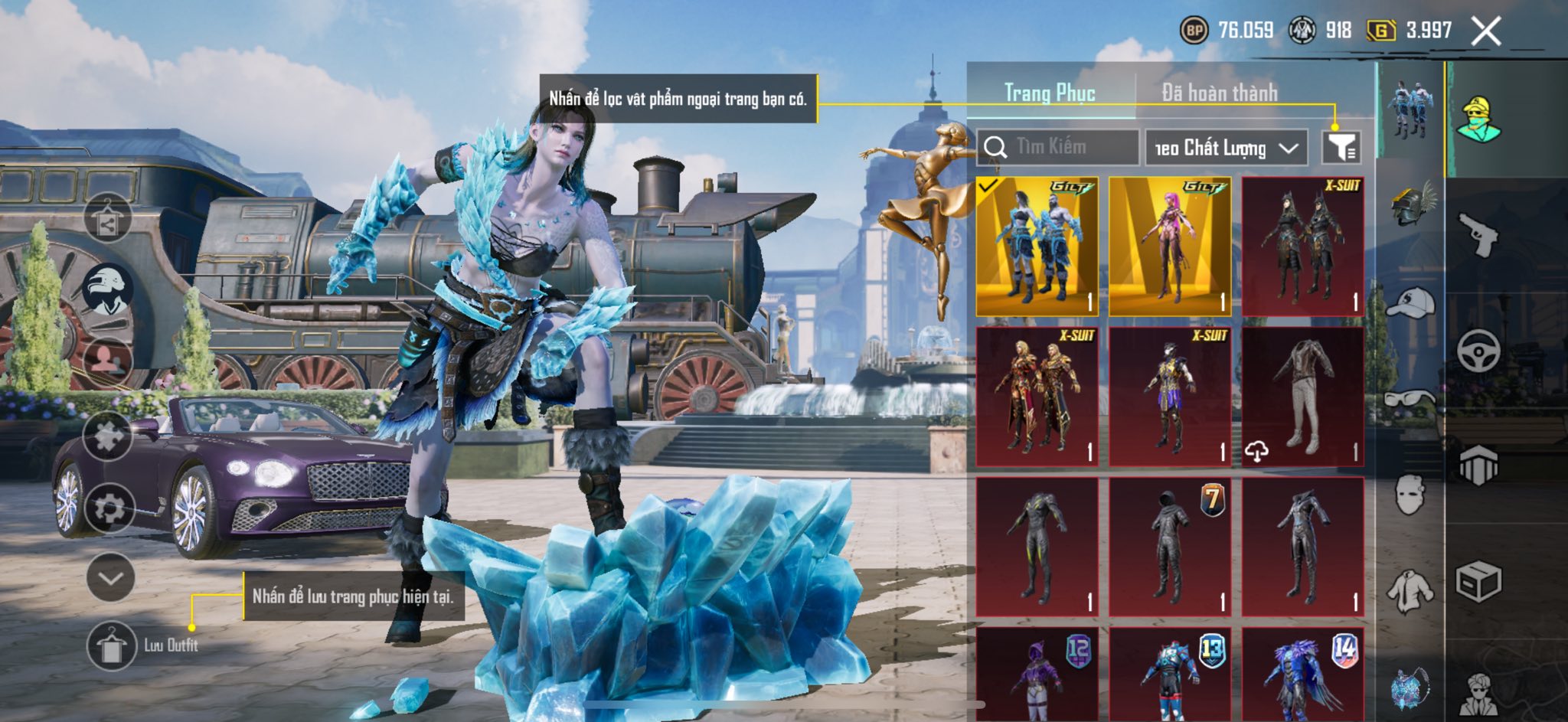Open the Chất Lượng sort dropdown
Viewport: 1568px width, 722px height.
click(1226, 148)
